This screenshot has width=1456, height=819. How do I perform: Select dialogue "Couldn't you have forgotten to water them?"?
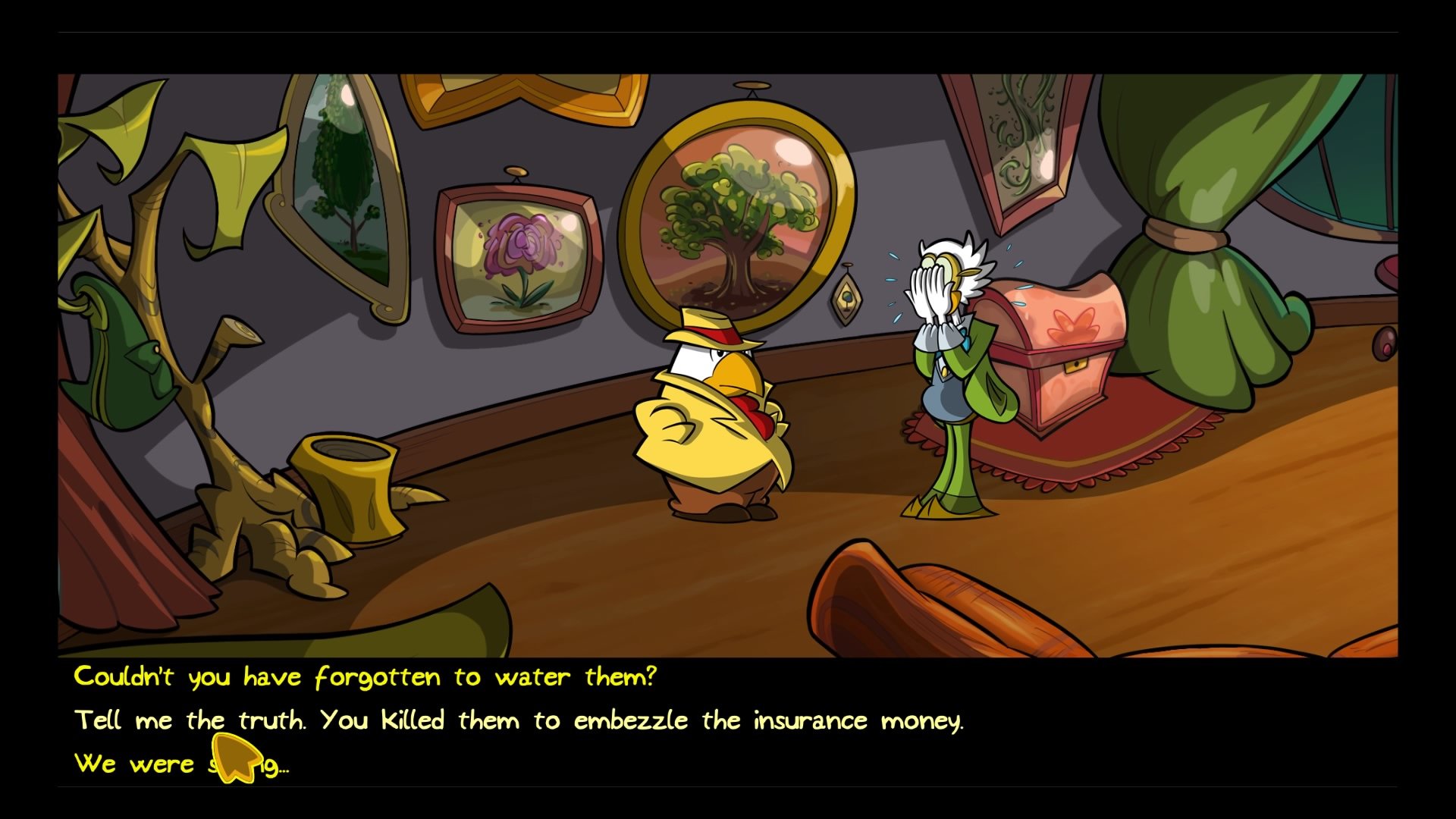click(x=364, y=677)
